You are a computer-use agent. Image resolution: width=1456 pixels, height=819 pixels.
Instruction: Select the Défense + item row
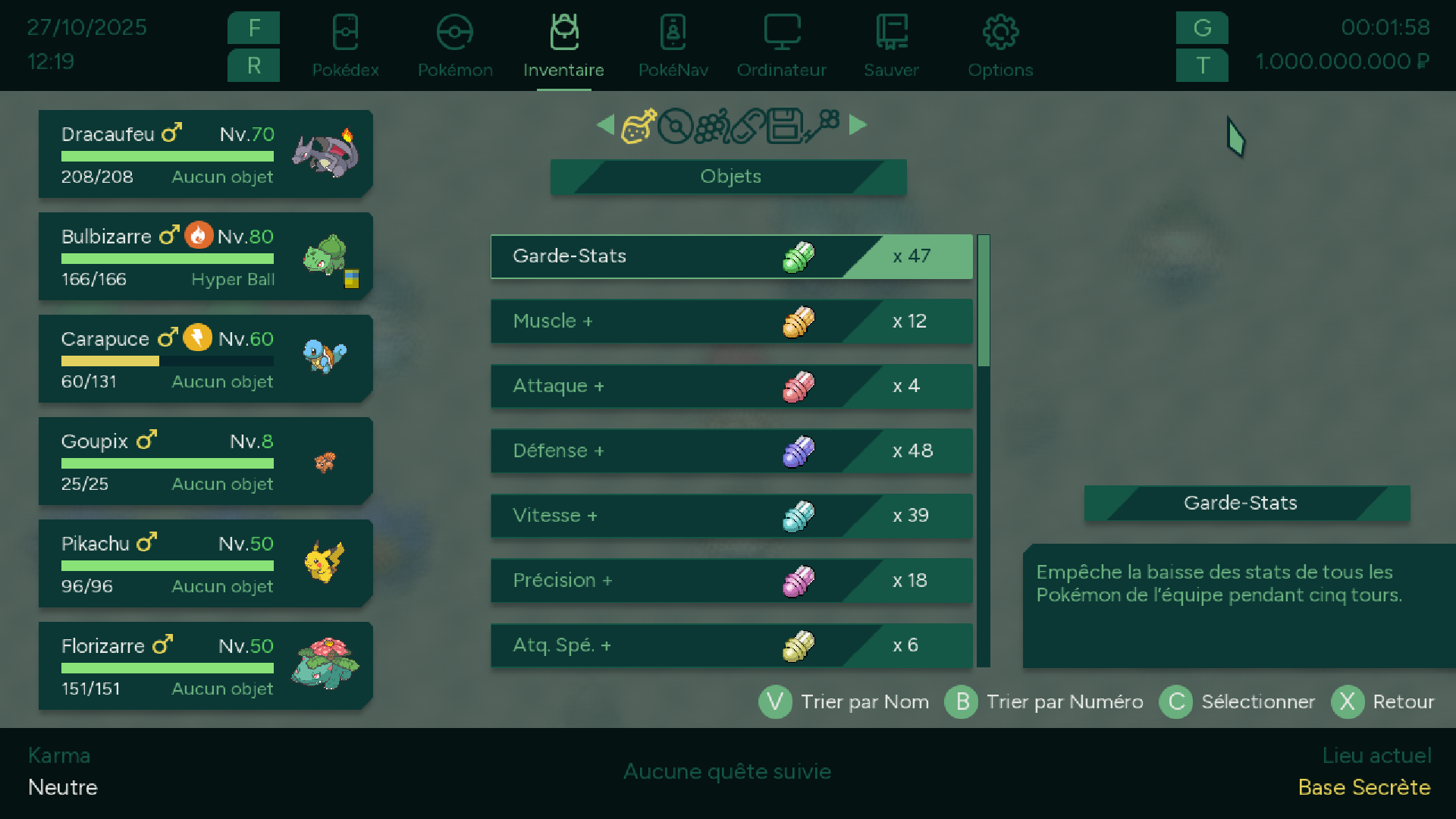pos(731,451)
